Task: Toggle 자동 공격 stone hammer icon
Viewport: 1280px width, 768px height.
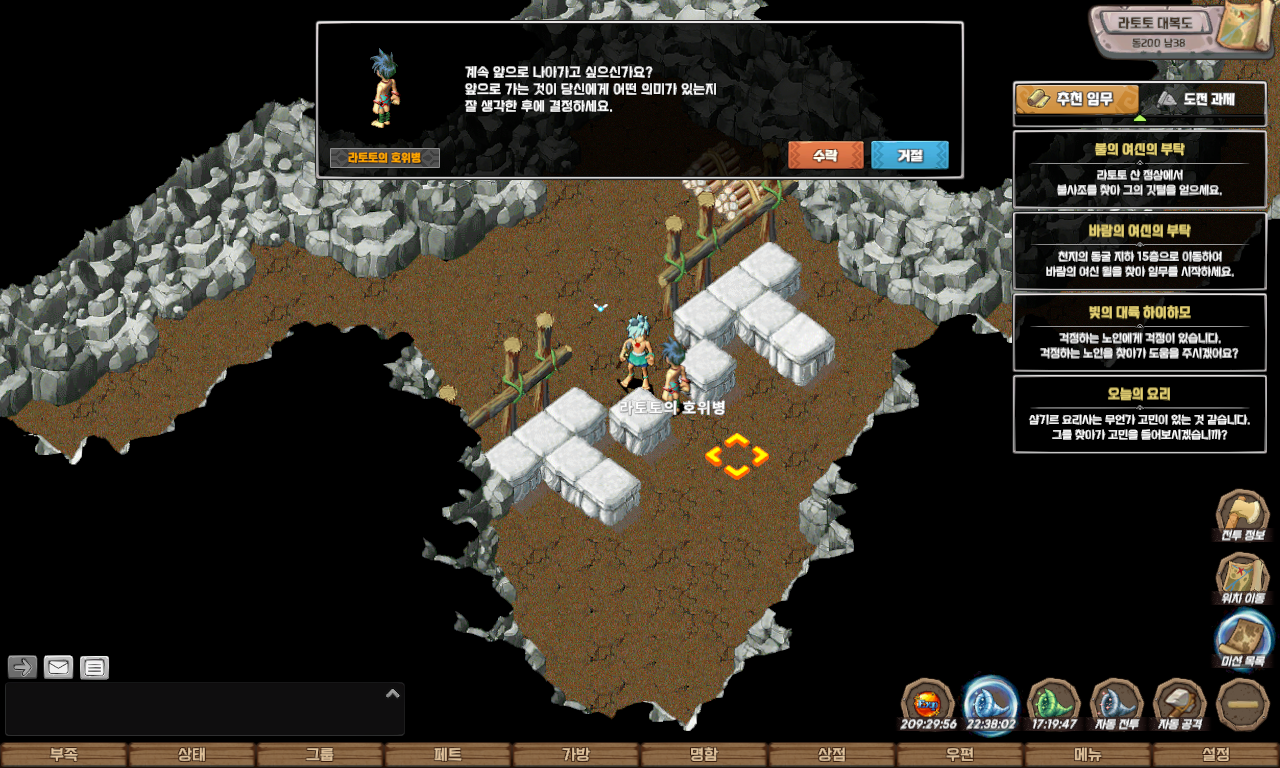Action: click(1180, 704)
